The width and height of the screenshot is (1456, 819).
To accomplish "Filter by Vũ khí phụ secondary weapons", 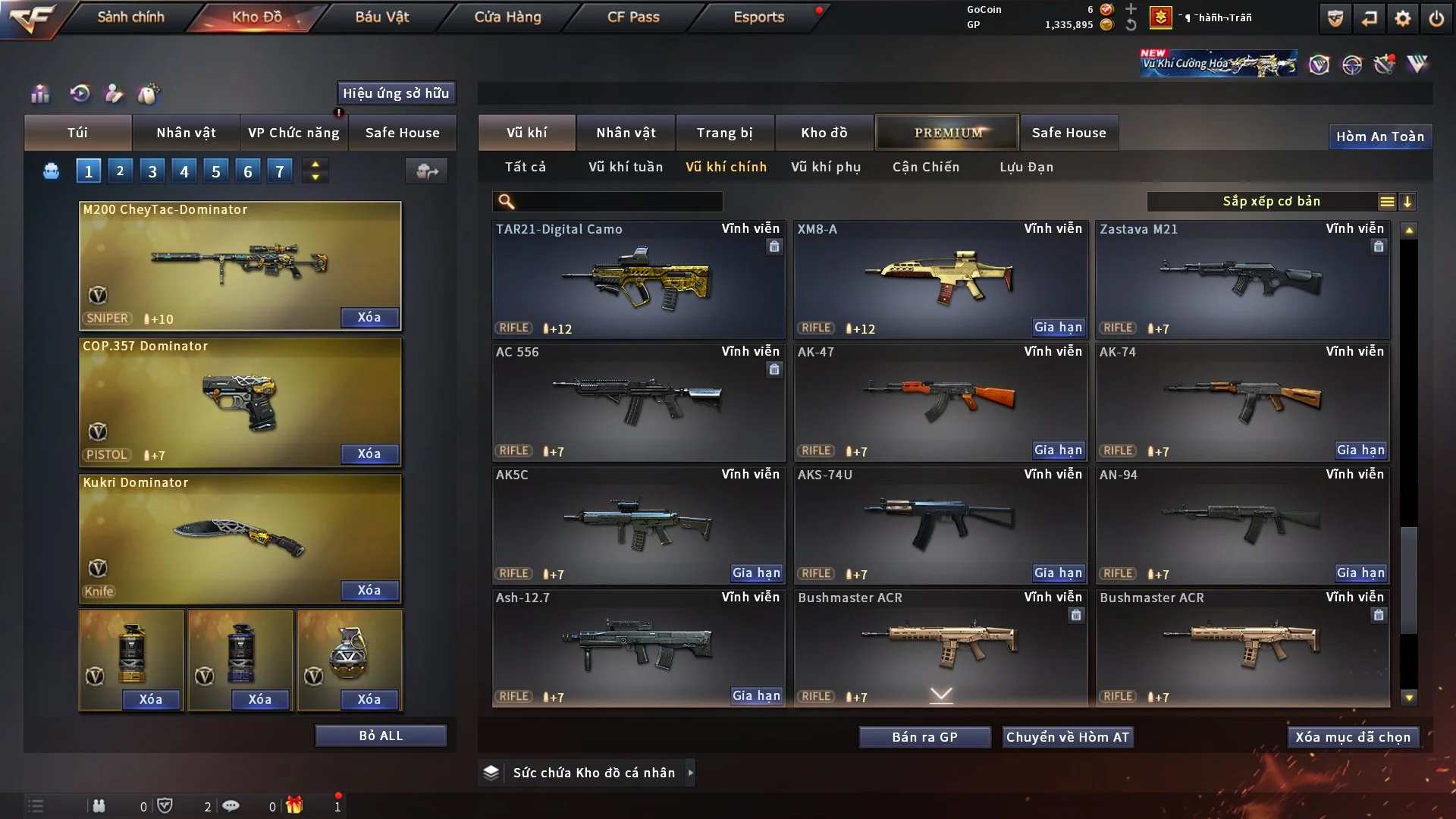I will [x=826, y=167].
